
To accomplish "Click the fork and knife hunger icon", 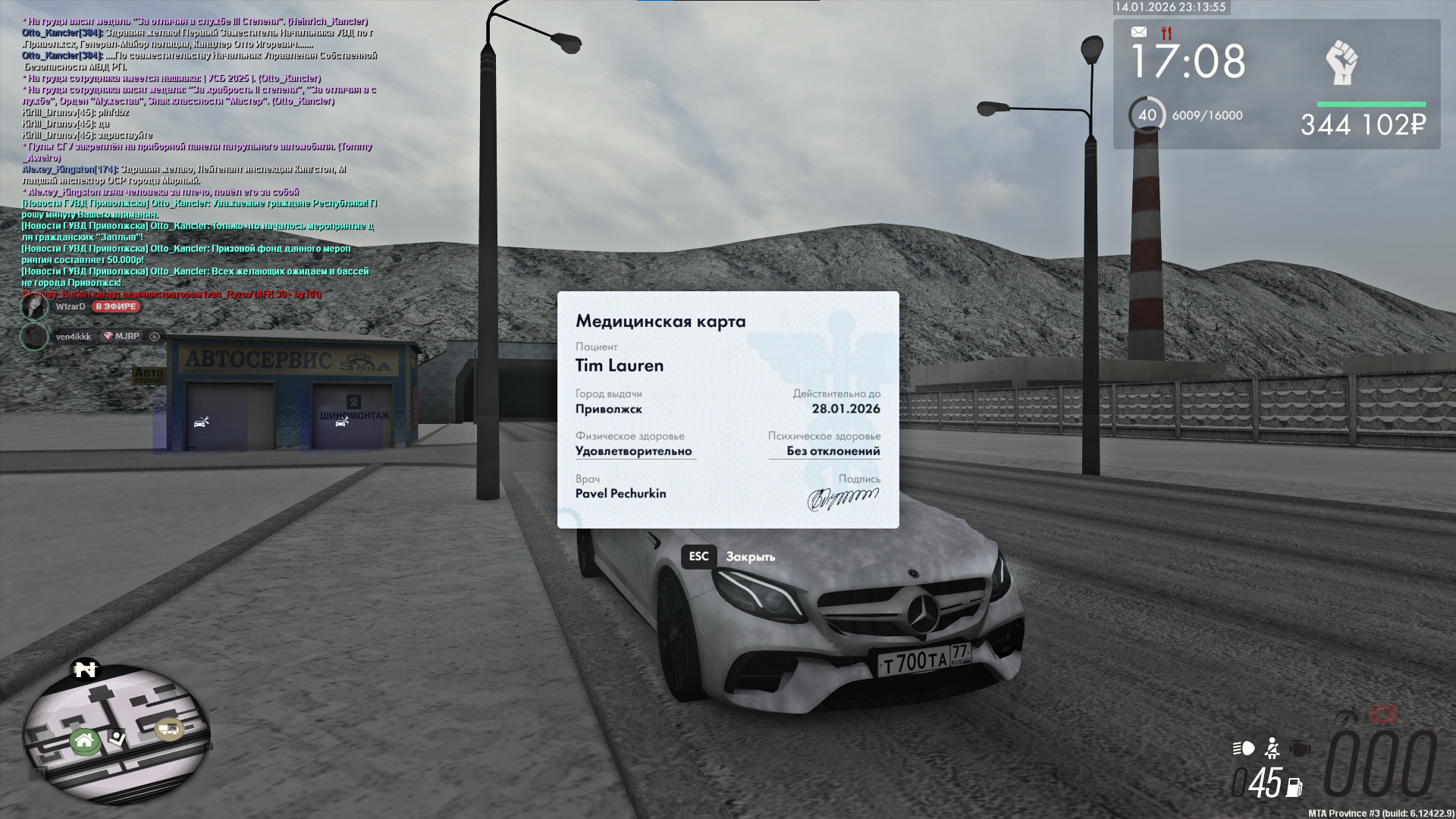I will 1166,33.
